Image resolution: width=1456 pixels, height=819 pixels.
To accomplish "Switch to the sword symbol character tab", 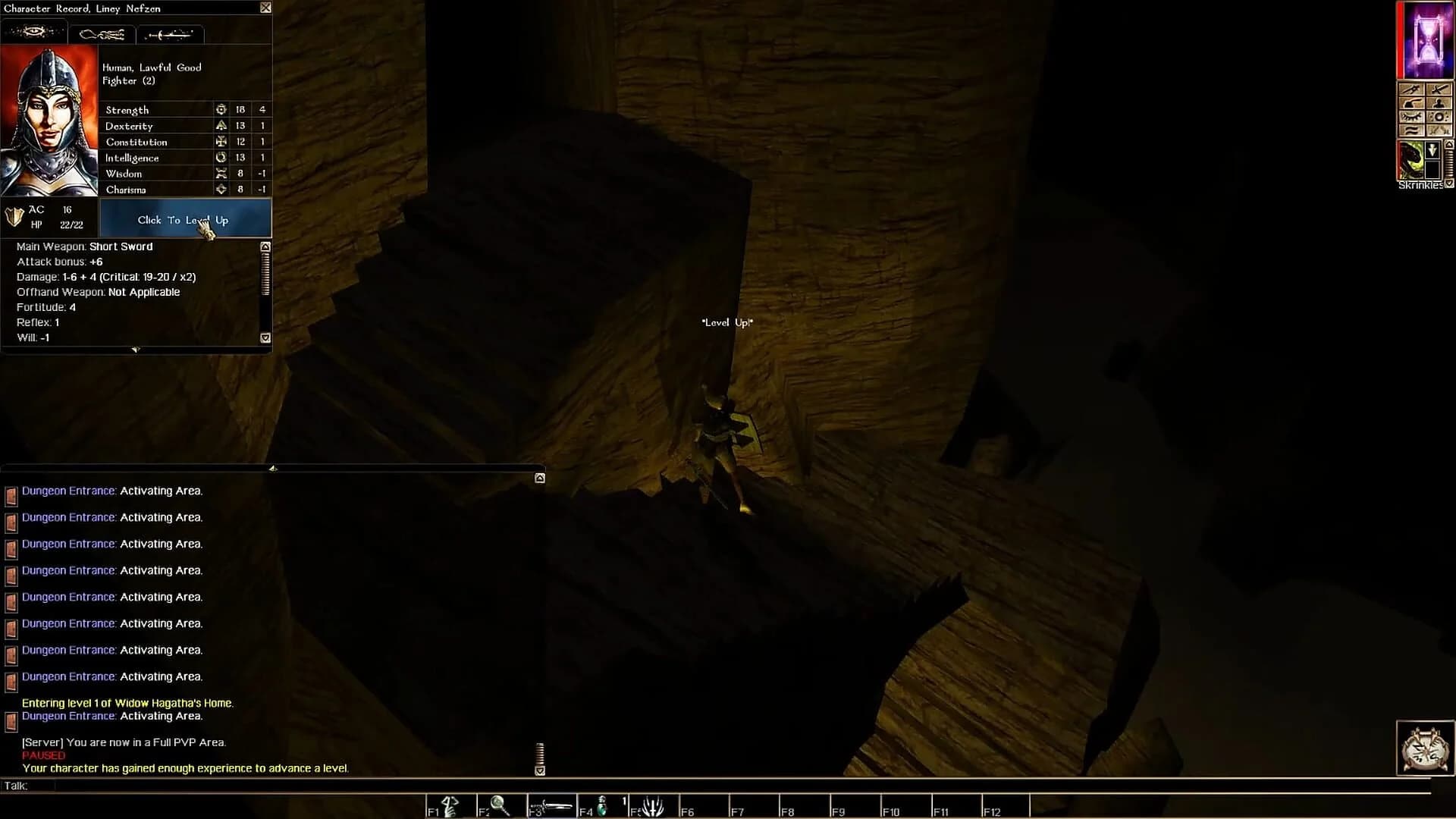I will (170, 33).
